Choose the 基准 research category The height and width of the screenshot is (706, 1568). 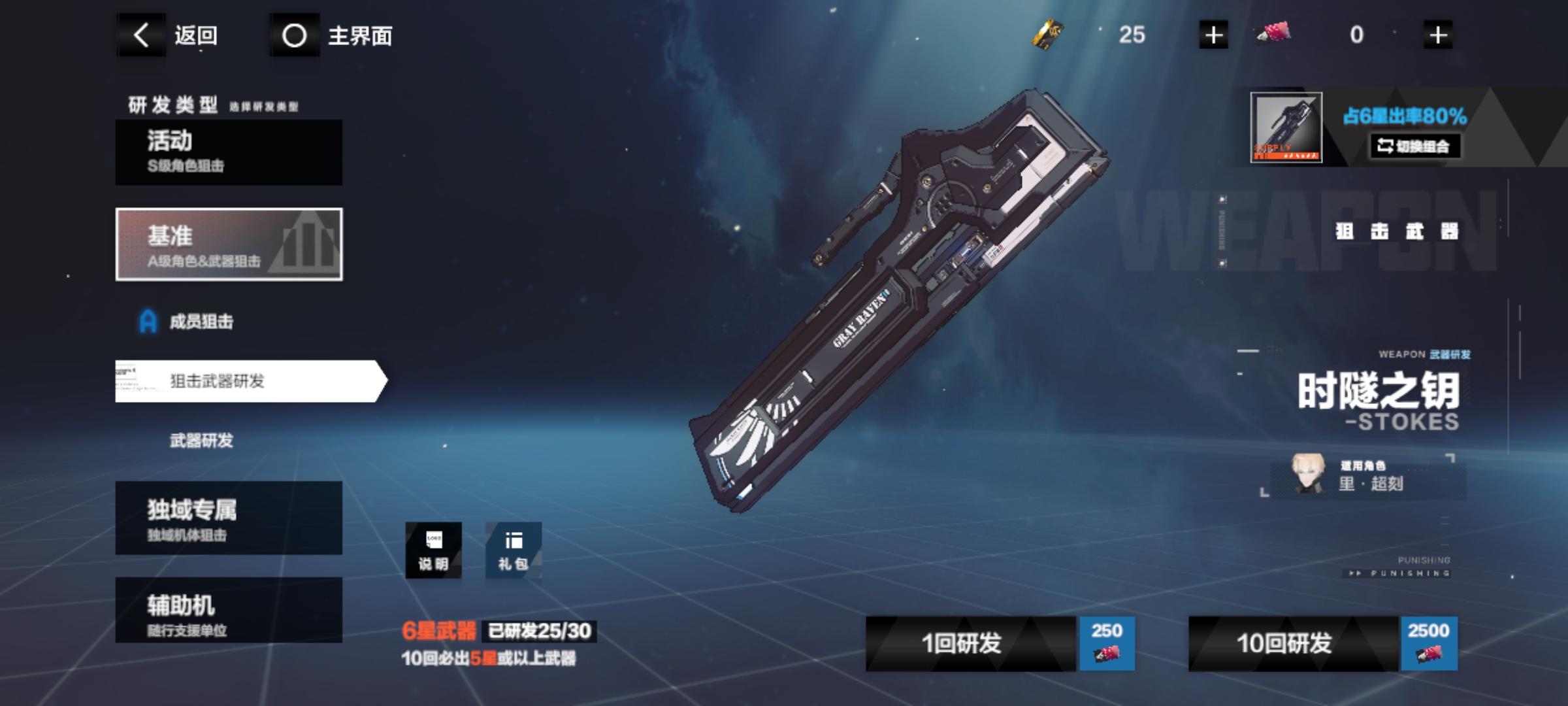(x=229, y=244)
